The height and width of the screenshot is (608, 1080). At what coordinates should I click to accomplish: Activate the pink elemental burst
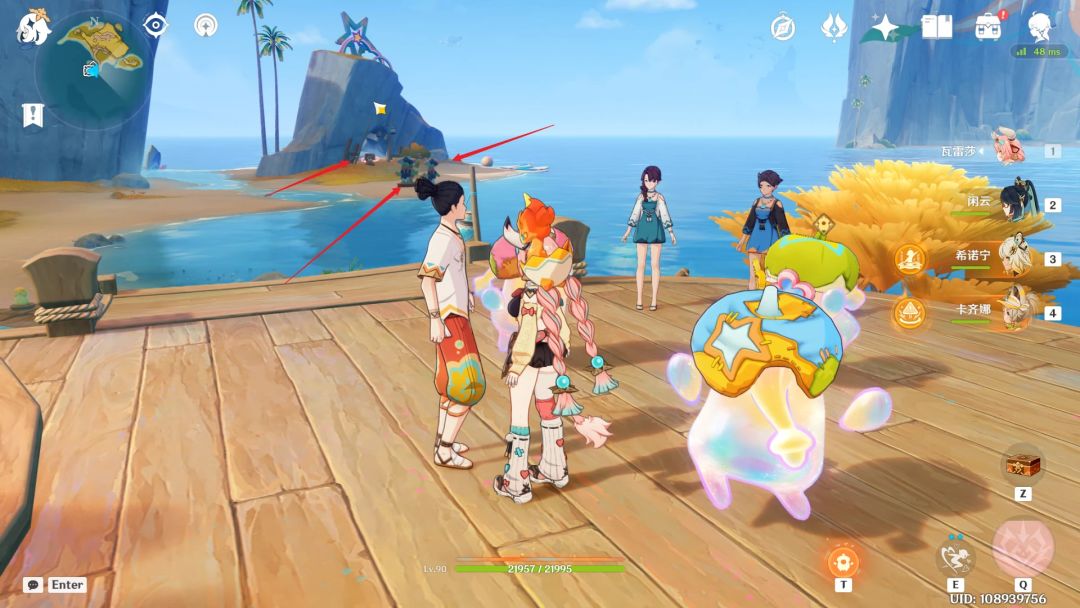pos(1023,548)
